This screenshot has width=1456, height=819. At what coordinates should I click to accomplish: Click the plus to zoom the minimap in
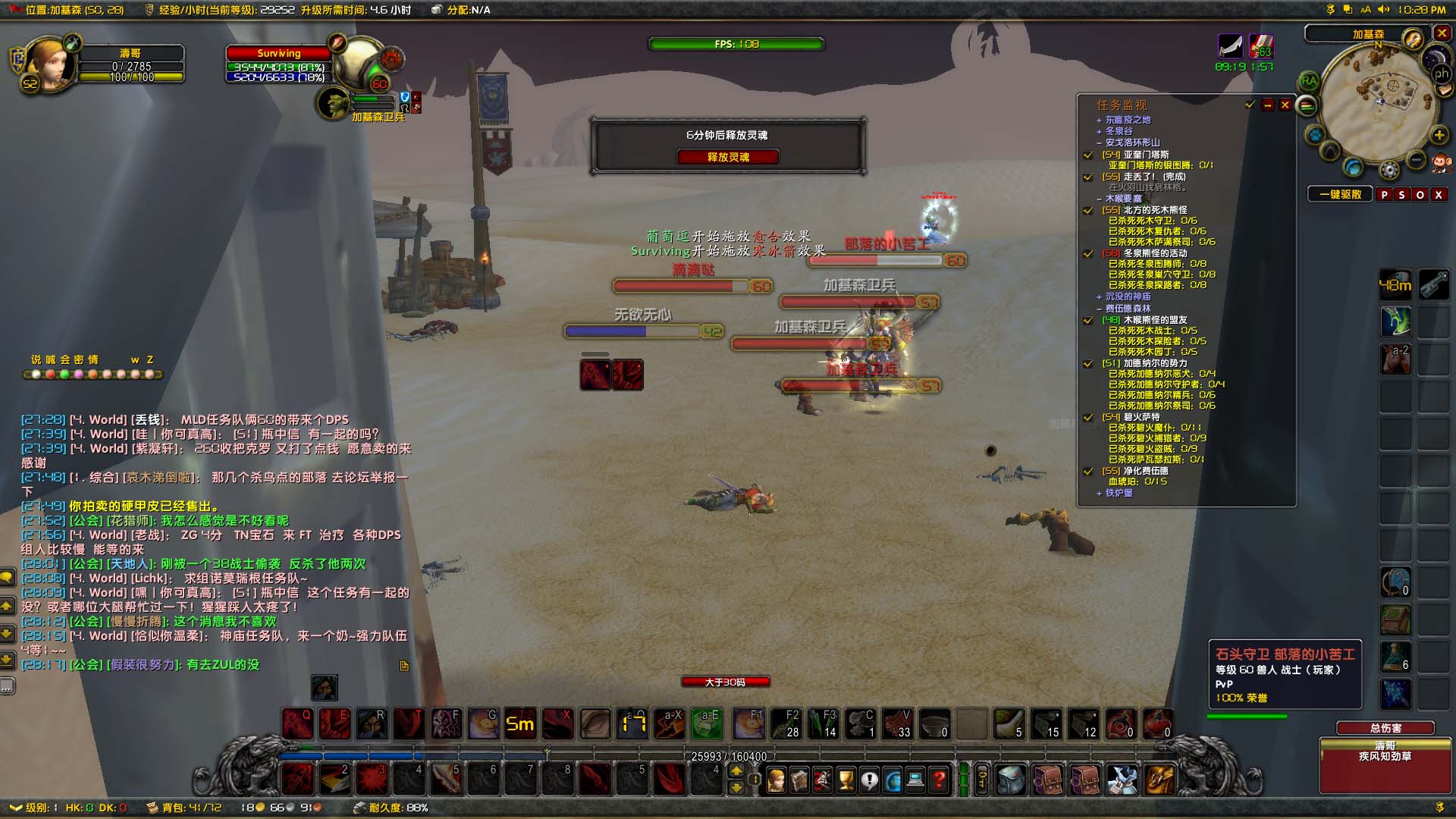point(1438,134)
